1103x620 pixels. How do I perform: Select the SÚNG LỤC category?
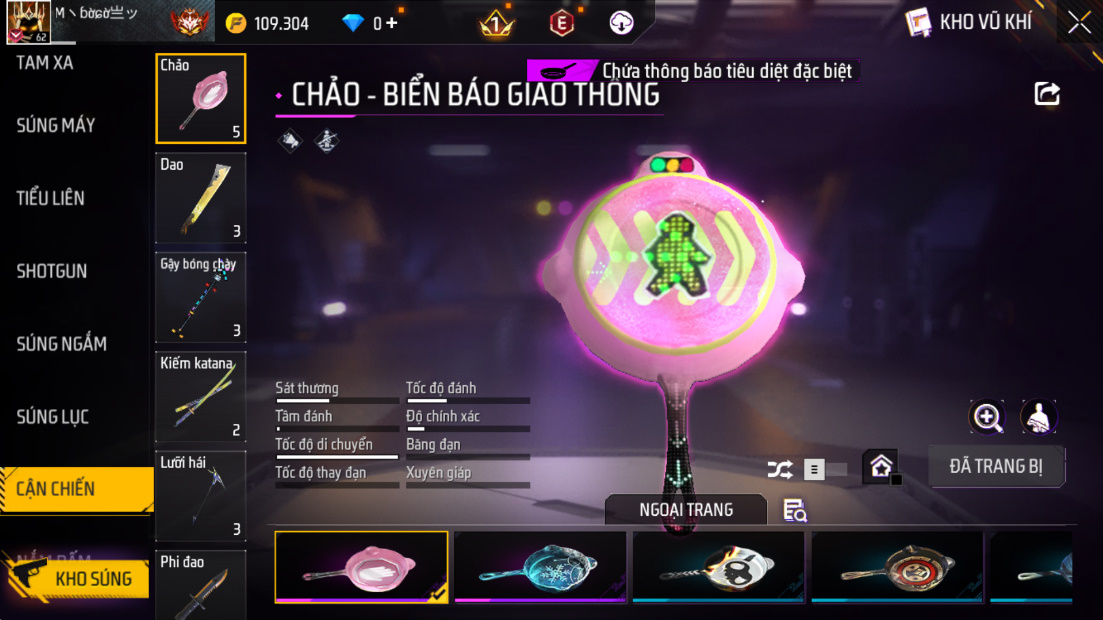point(53,417)
